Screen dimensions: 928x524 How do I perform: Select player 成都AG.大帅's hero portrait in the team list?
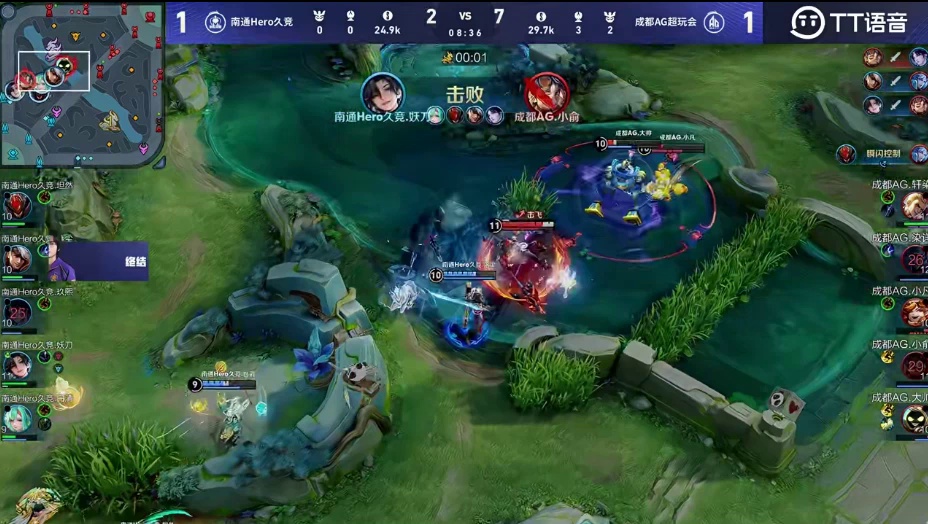[x=914, y=418]
